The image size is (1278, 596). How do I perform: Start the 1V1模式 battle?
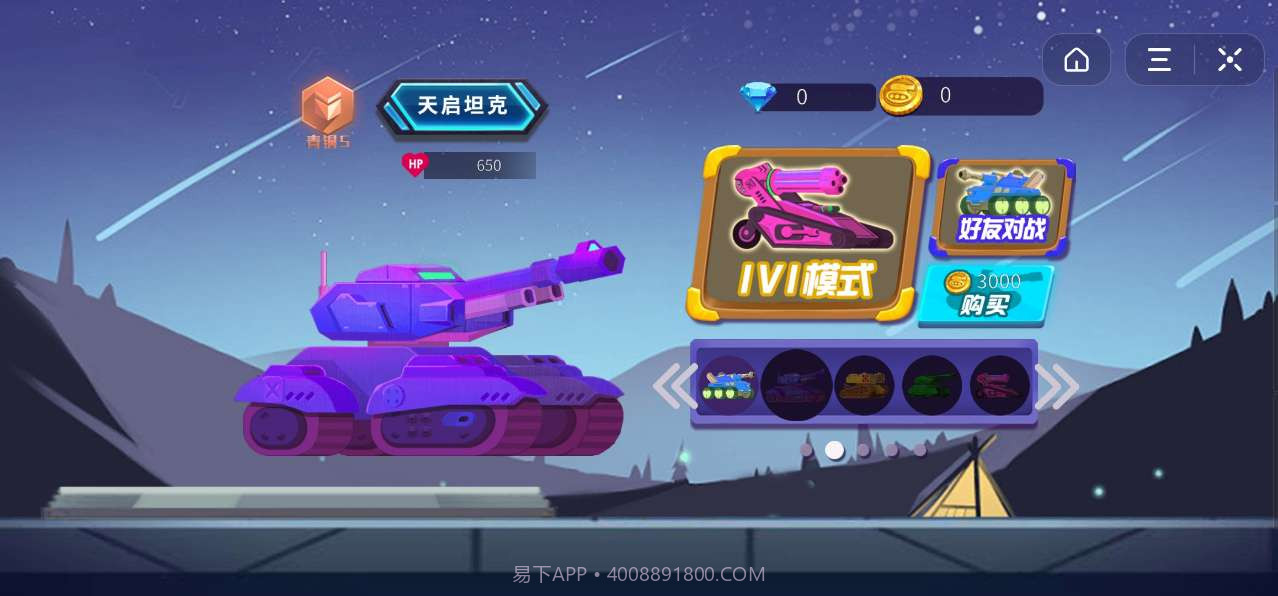click(808, 235)
